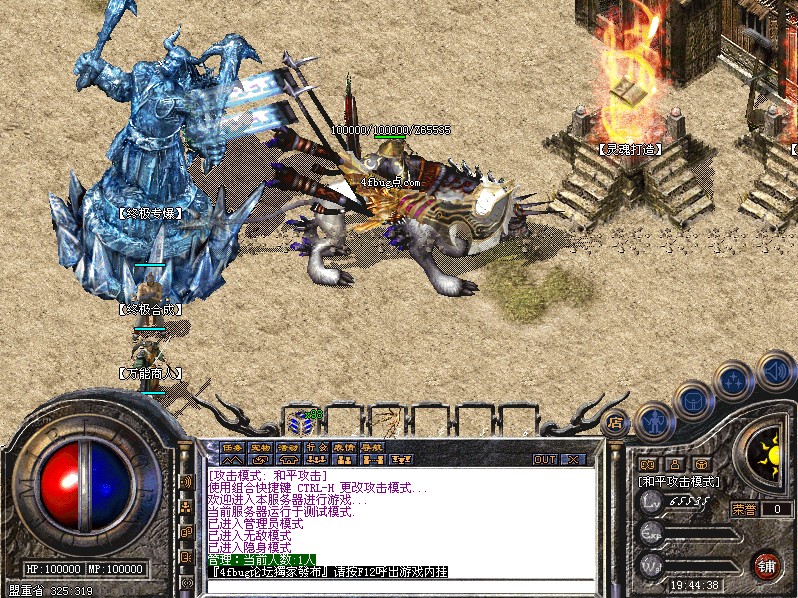The width and height of the screenshot is (798, 598).
Task: Select the 活动 events tab
Action: pyautogui.click(x=288, y=447)
